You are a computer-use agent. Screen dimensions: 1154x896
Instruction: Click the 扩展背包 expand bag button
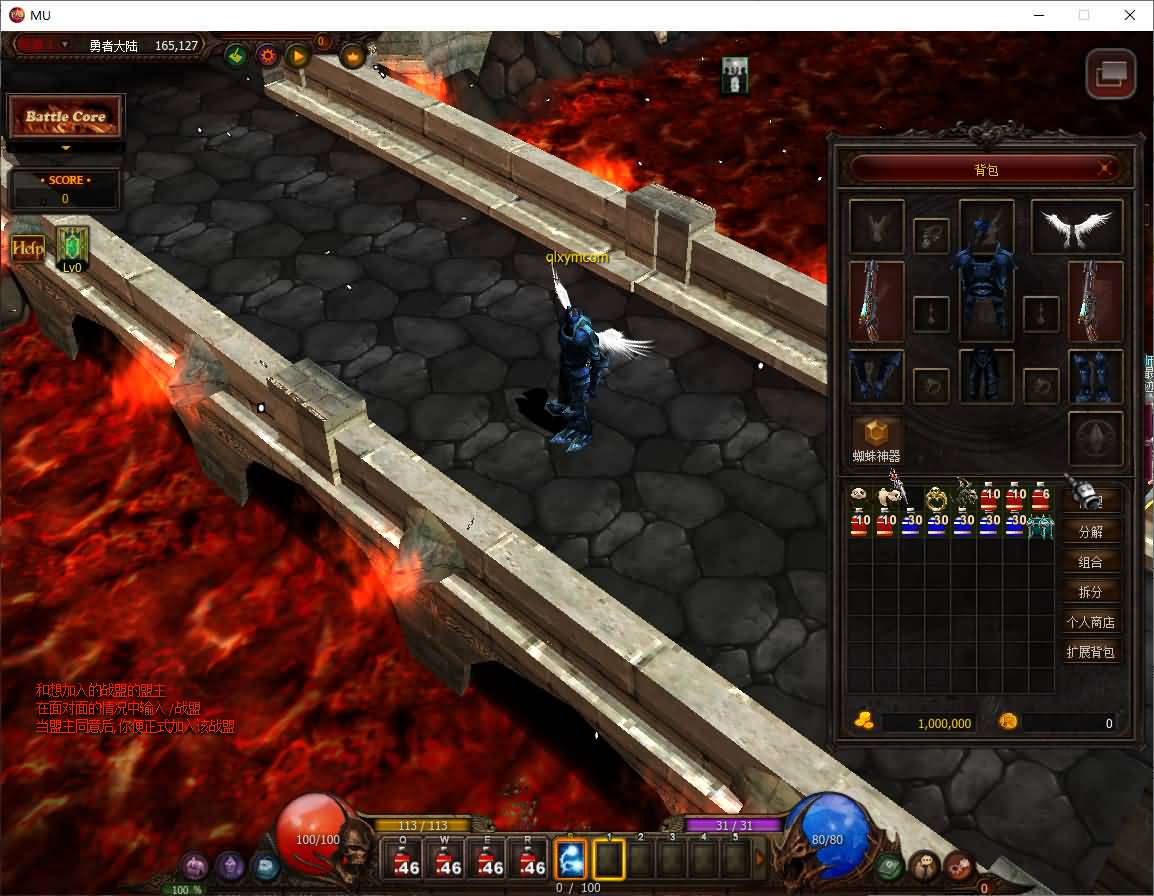1090,652
